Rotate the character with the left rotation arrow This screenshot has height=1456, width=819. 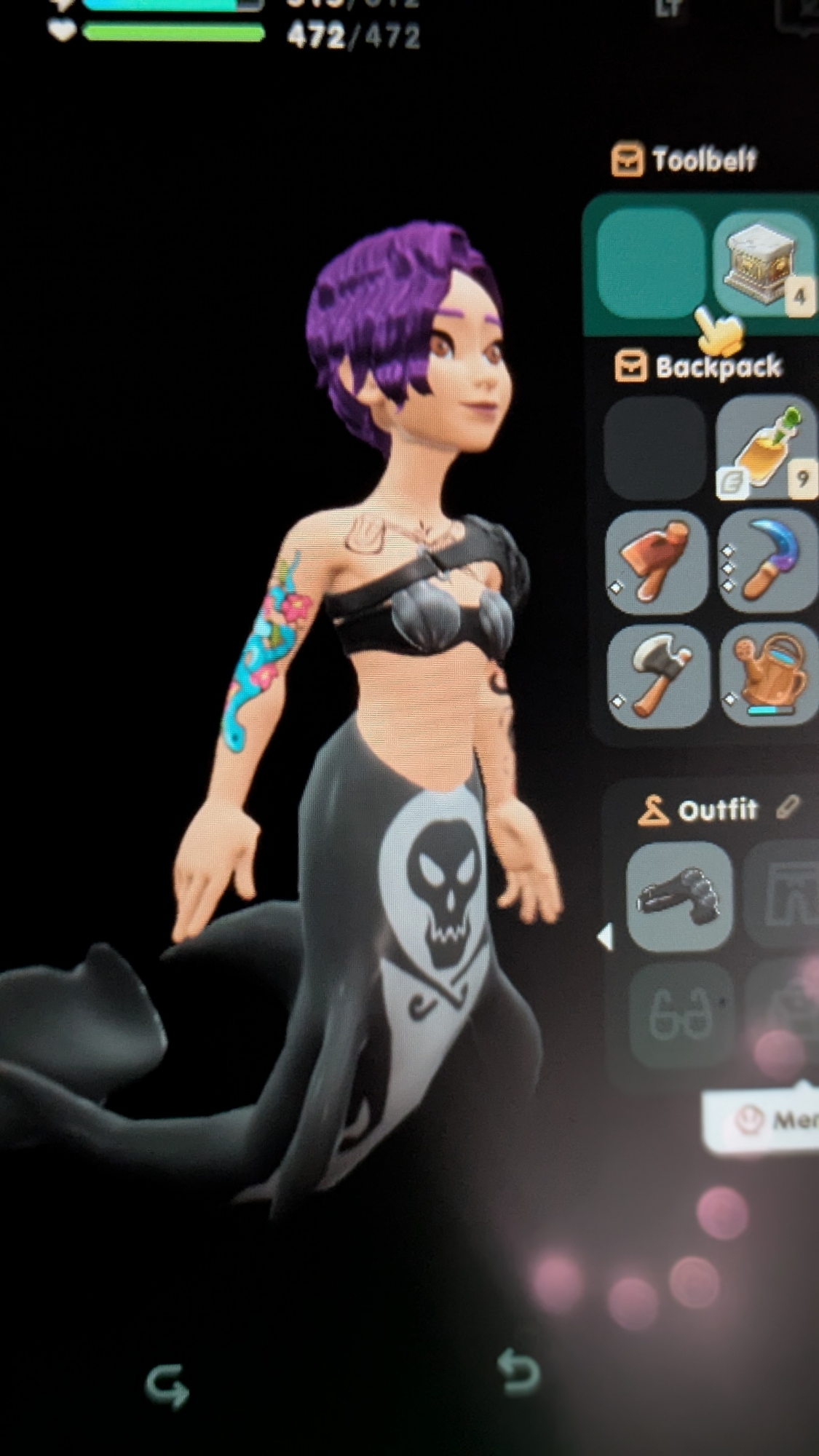[169, 1384]
